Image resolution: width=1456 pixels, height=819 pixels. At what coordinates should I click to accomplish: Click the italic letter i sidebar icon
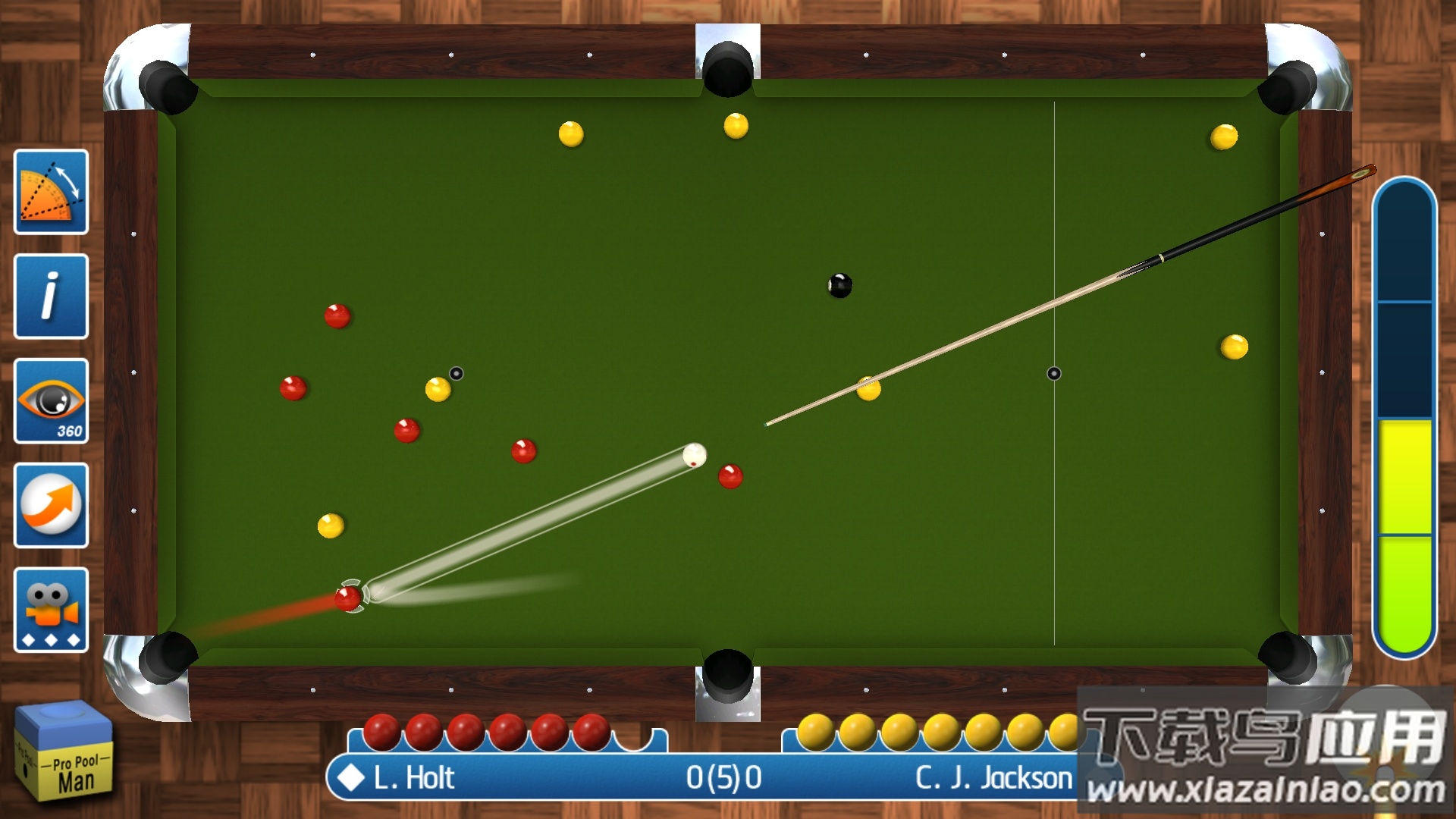[x=50, y=297]
